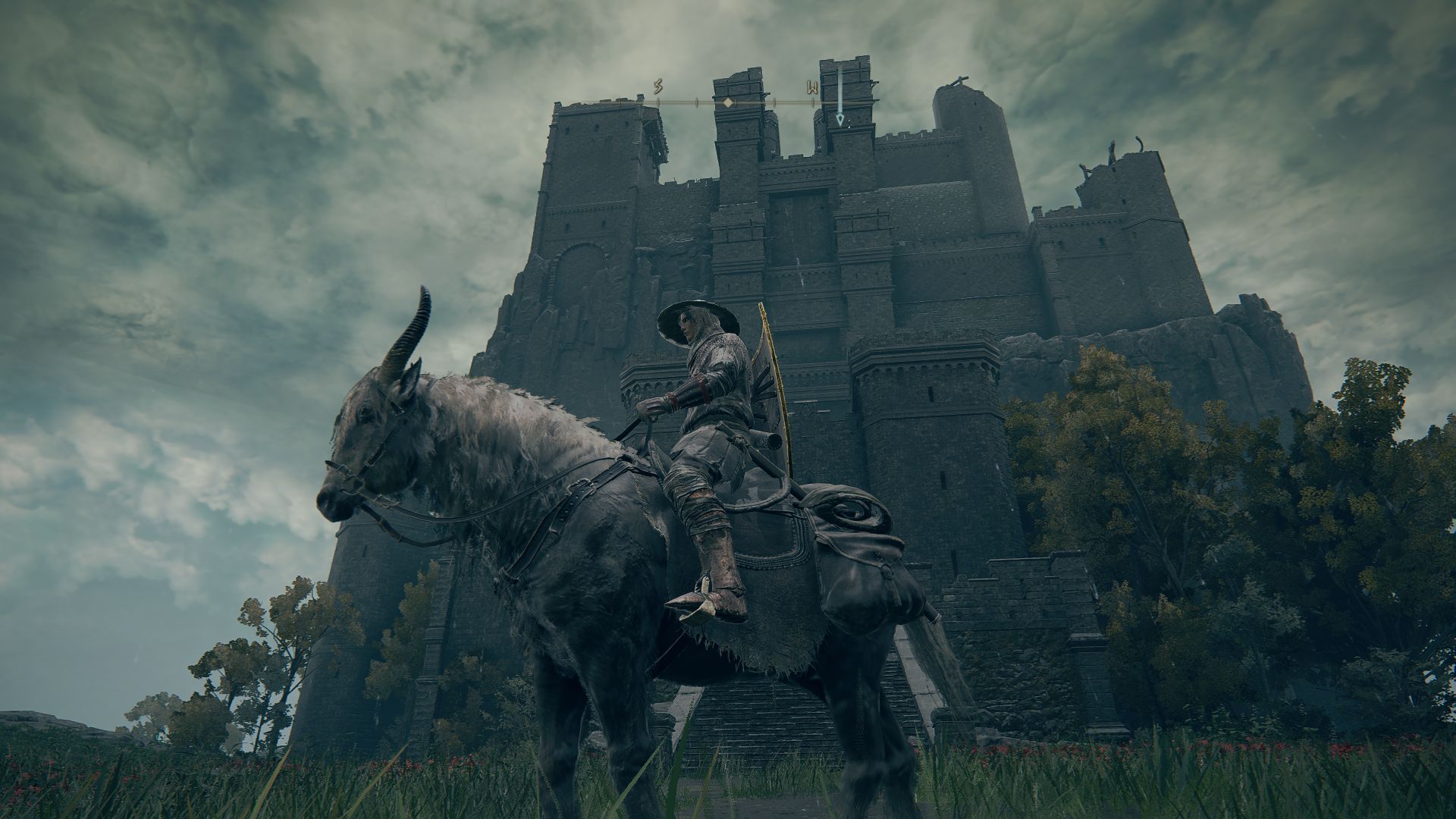The width and height of the screenshot is (1456, 819).
Task: Click the compass W direction letter
Action: point(812,86)
